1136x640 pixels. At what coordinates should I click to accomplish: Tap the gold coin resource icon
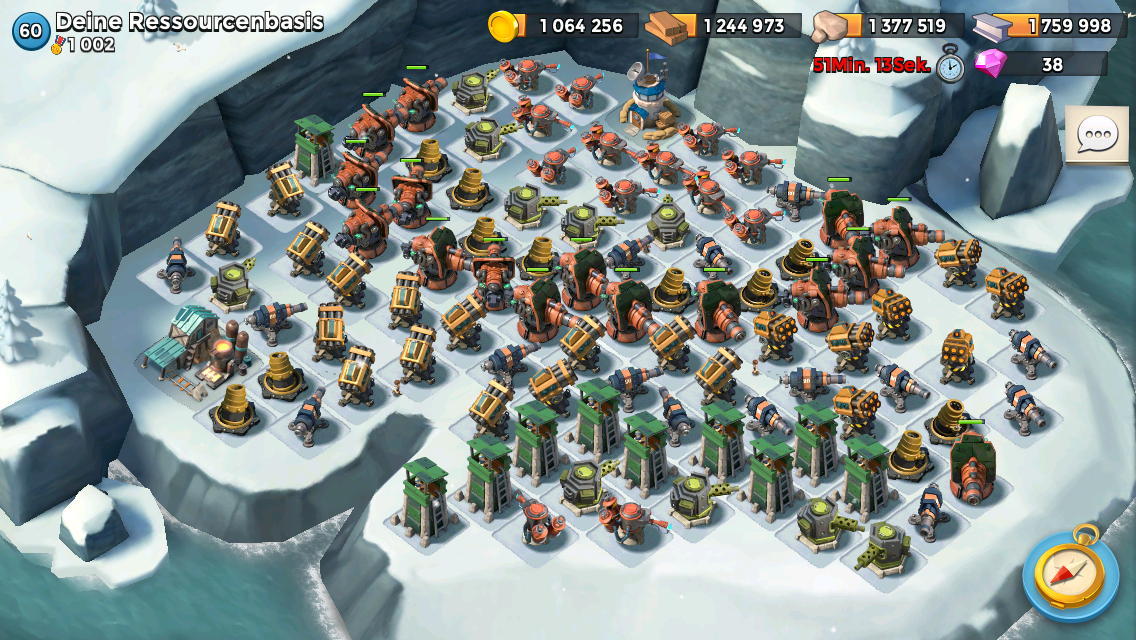pos(504,26)
